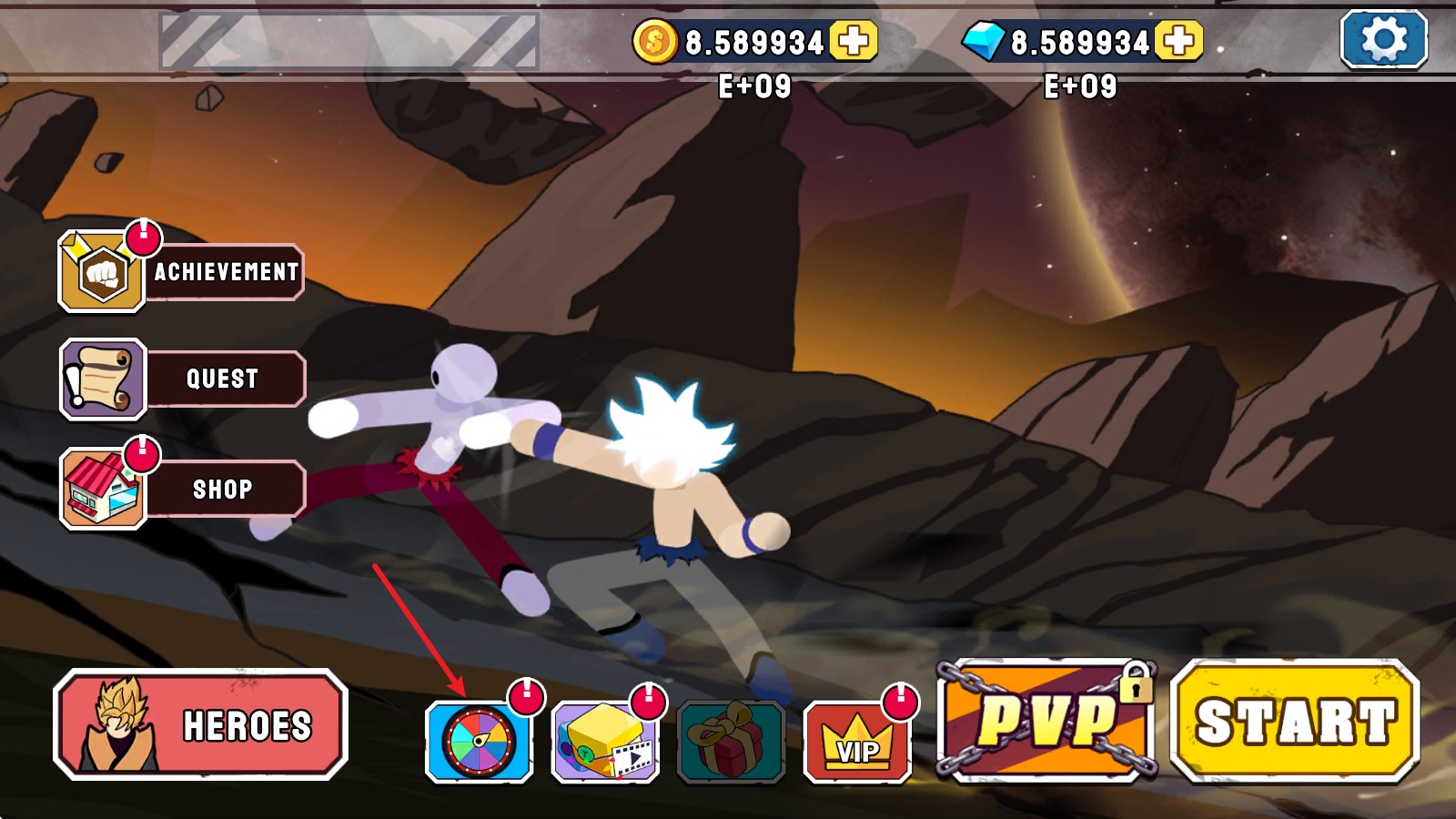This screenshot has width=1456, height=819.
Task: Add more gold coins with plus button
Action: tap(853, 41)
